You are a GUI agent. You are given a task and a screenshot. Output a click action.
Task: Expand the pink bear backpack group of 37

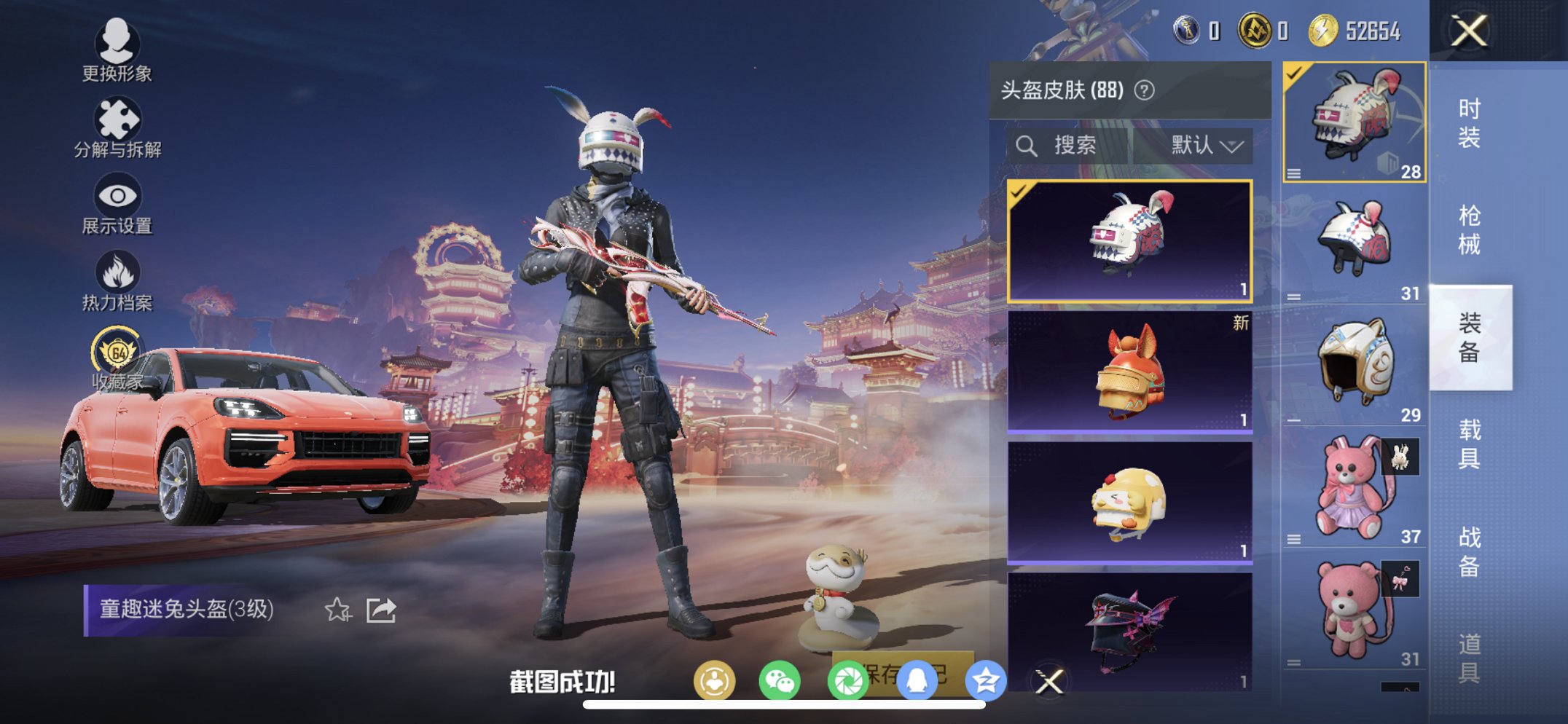(1295, 540)
